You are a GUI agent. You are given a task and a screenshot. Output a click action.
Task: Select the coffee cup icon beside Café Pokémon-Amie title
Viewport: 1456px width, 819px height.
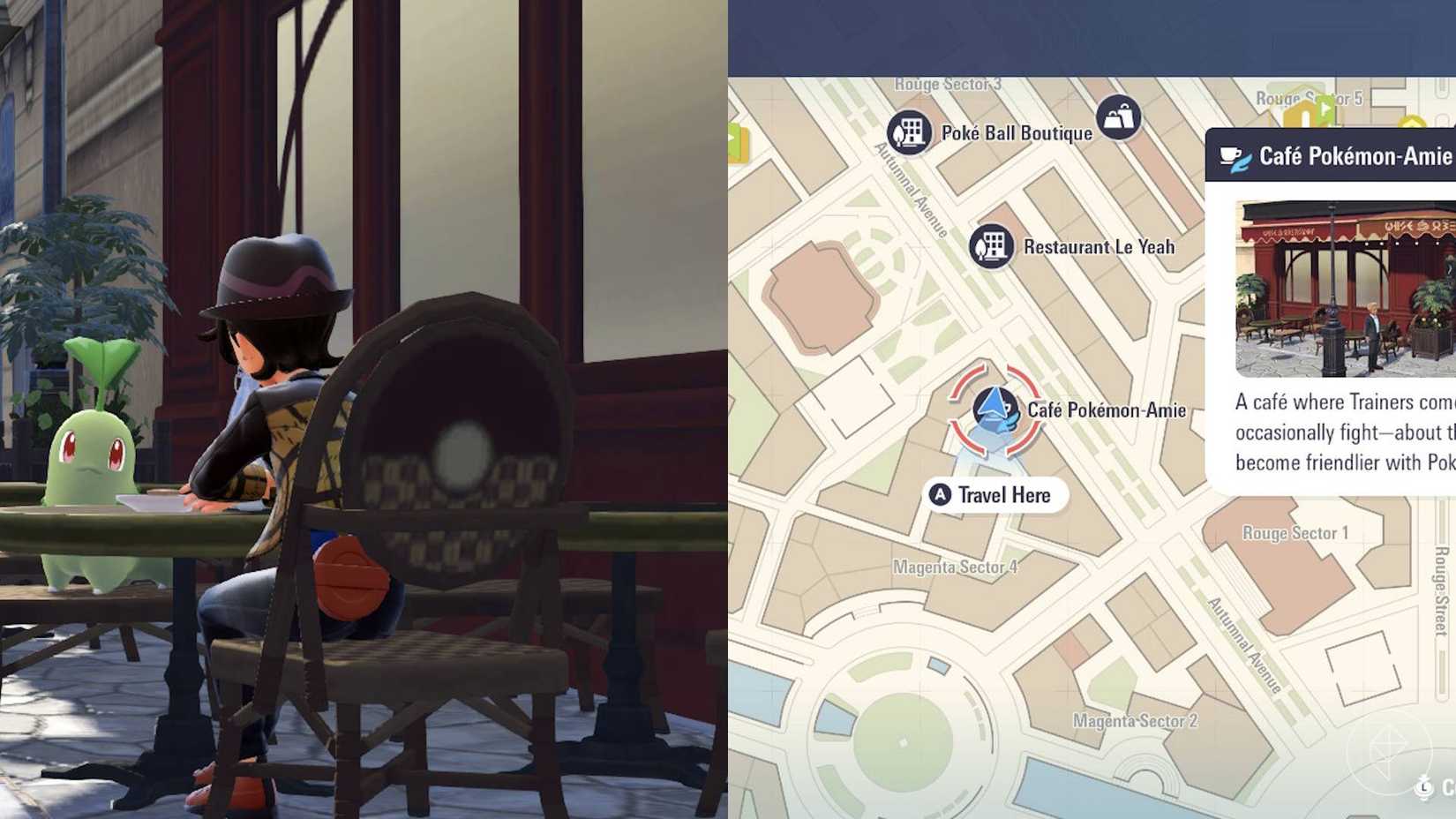[1229, 157]
